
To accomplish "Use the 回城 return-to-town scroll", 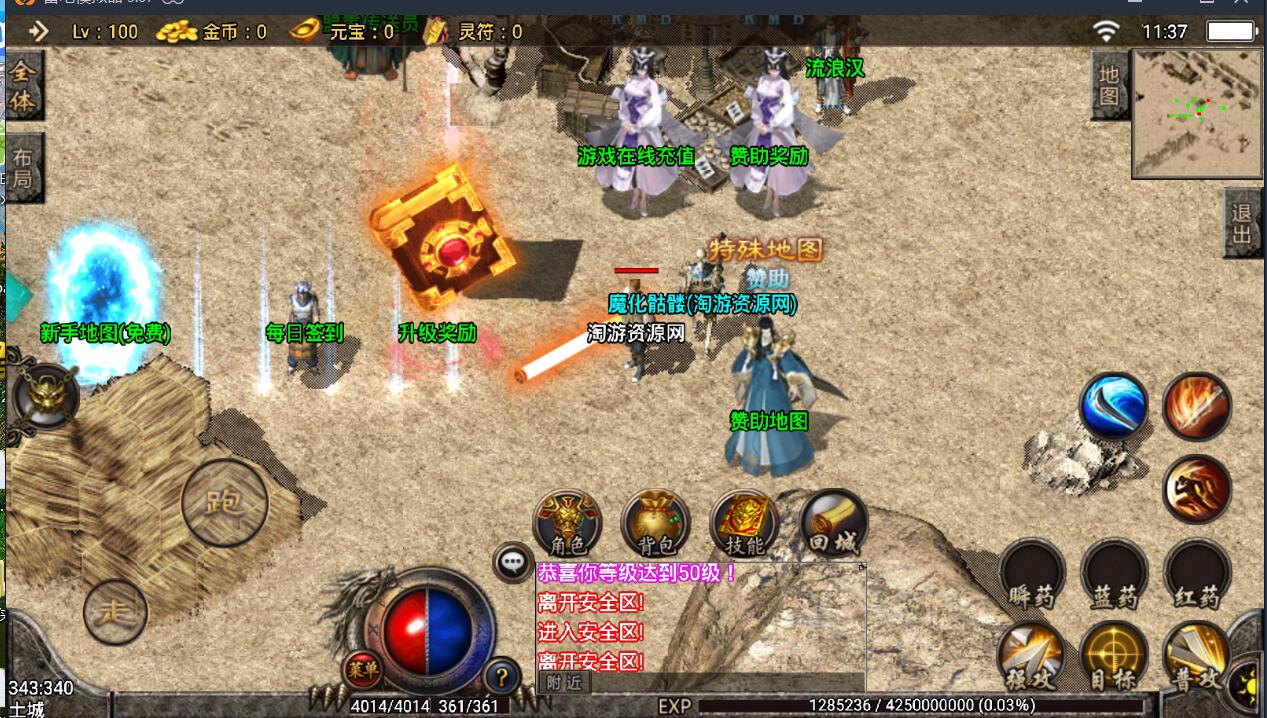I will tap(834, 522).
